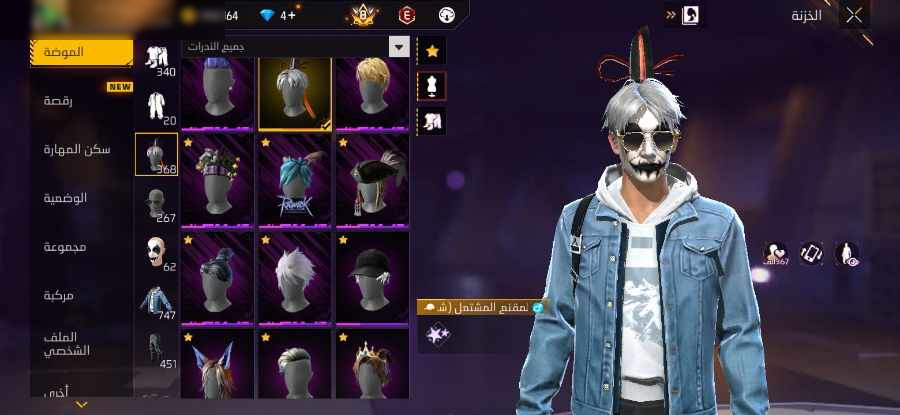Choose the denim jacket tops category
This screenshot has width=900, height=415.
[156, 300]
